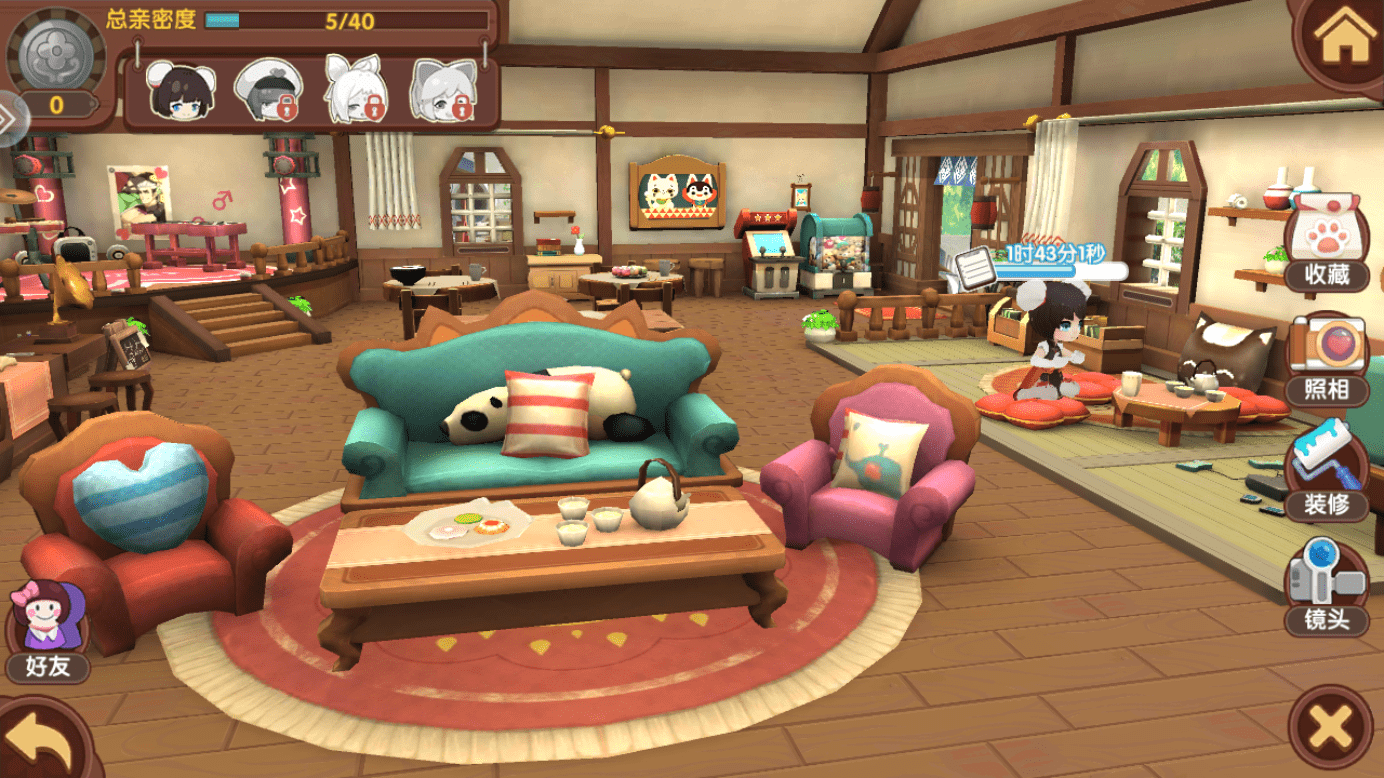The height and width of the screenshot is (778, 1384).
Task: Select the locked captain hat character portrait
Action: click(x=268, y=90)
